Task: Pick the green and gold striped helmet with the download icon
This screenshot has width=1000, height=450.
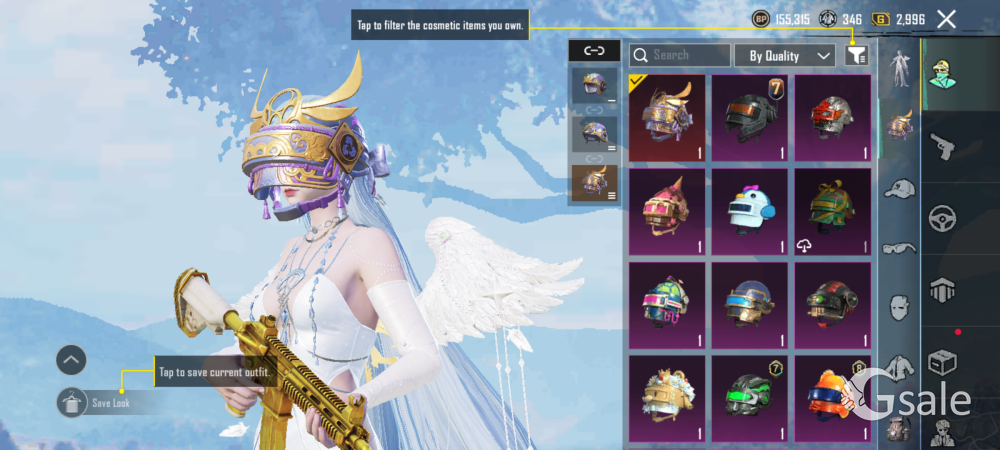Action: [x=832, y=211]
